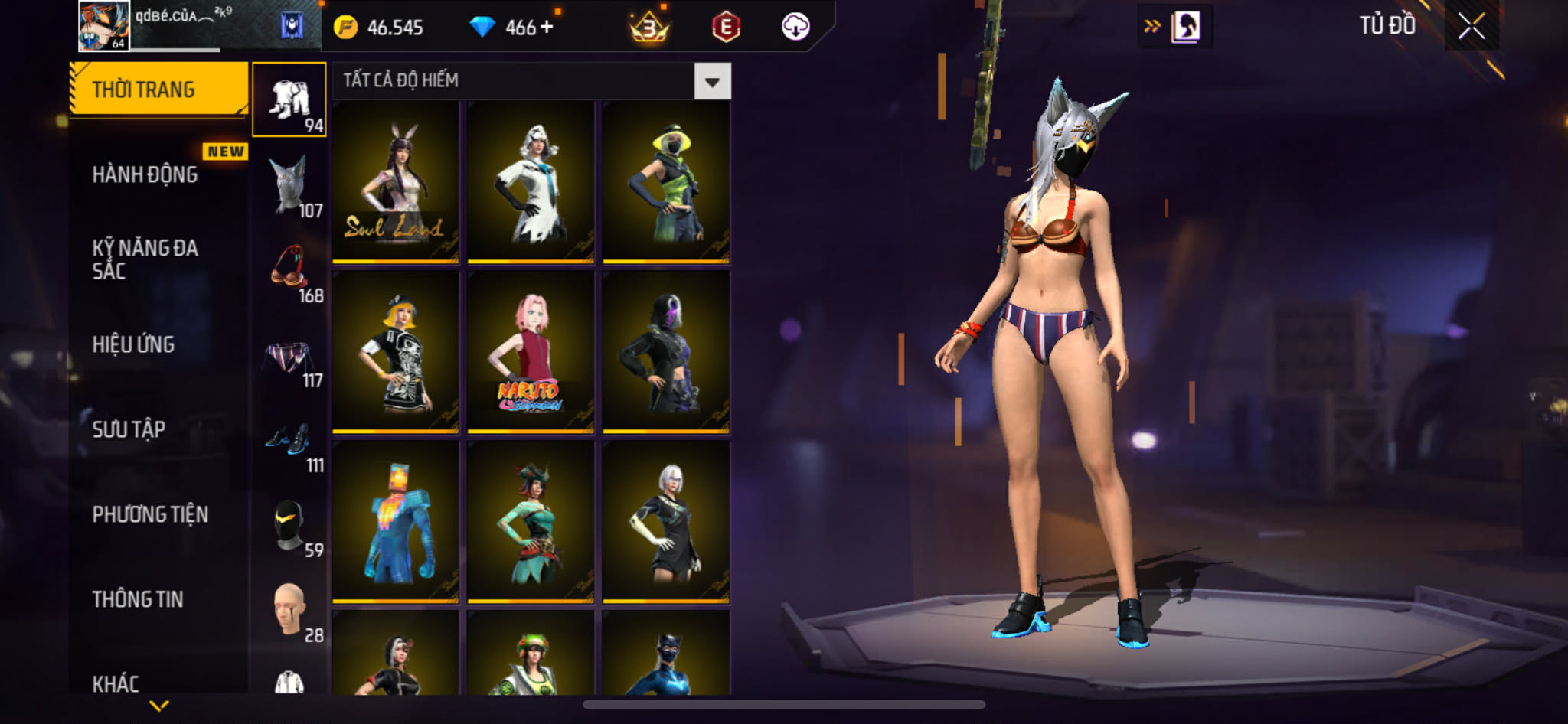1568x724 pixels.
Task: Select the Naruto Sakura outfit
Action: click(x=530, y=352)
